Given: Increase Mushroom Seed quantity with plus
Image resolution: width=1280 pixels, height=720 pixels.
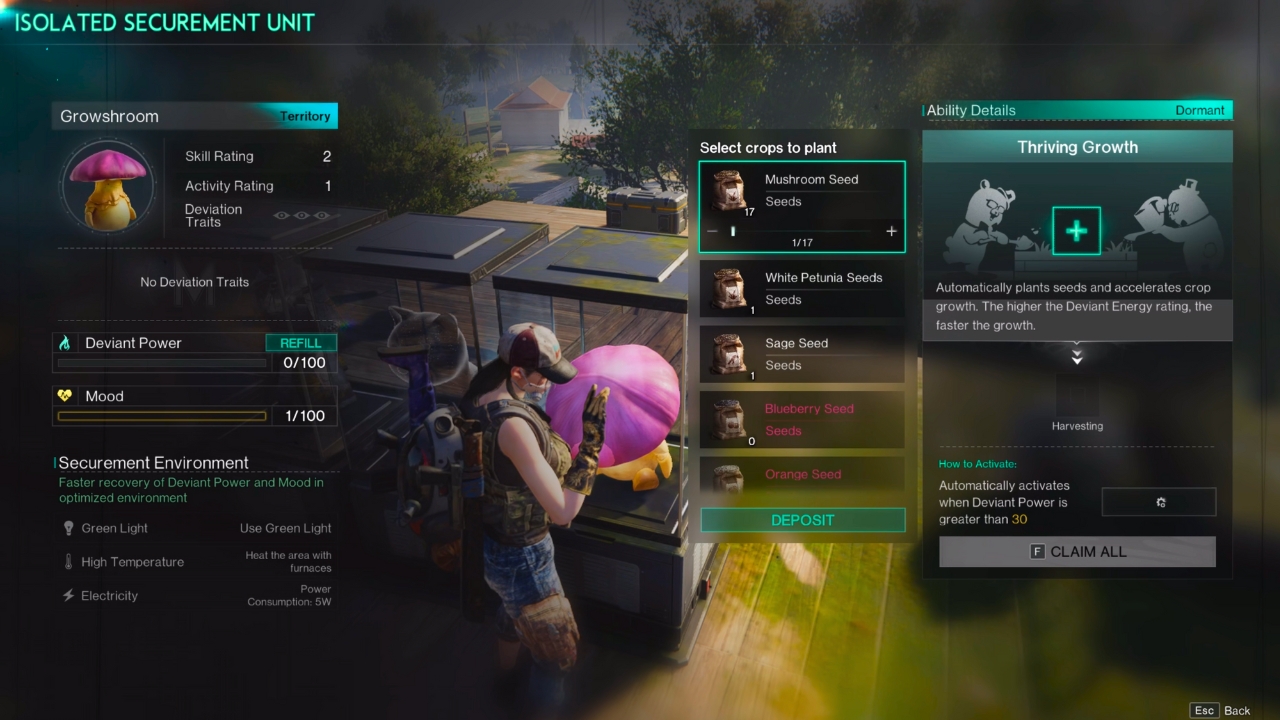Looking at the screenshot, I should click(891, 231).
